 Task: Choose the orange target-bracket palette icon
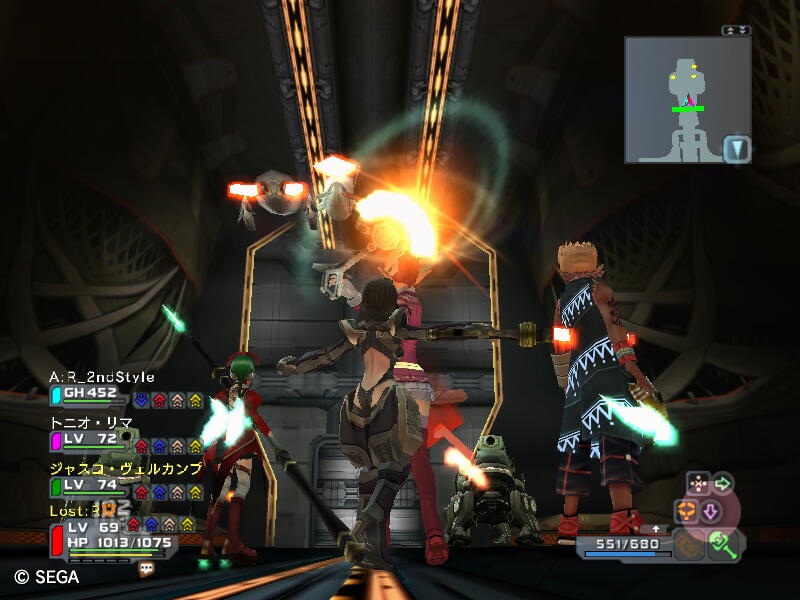coord(687,511)
